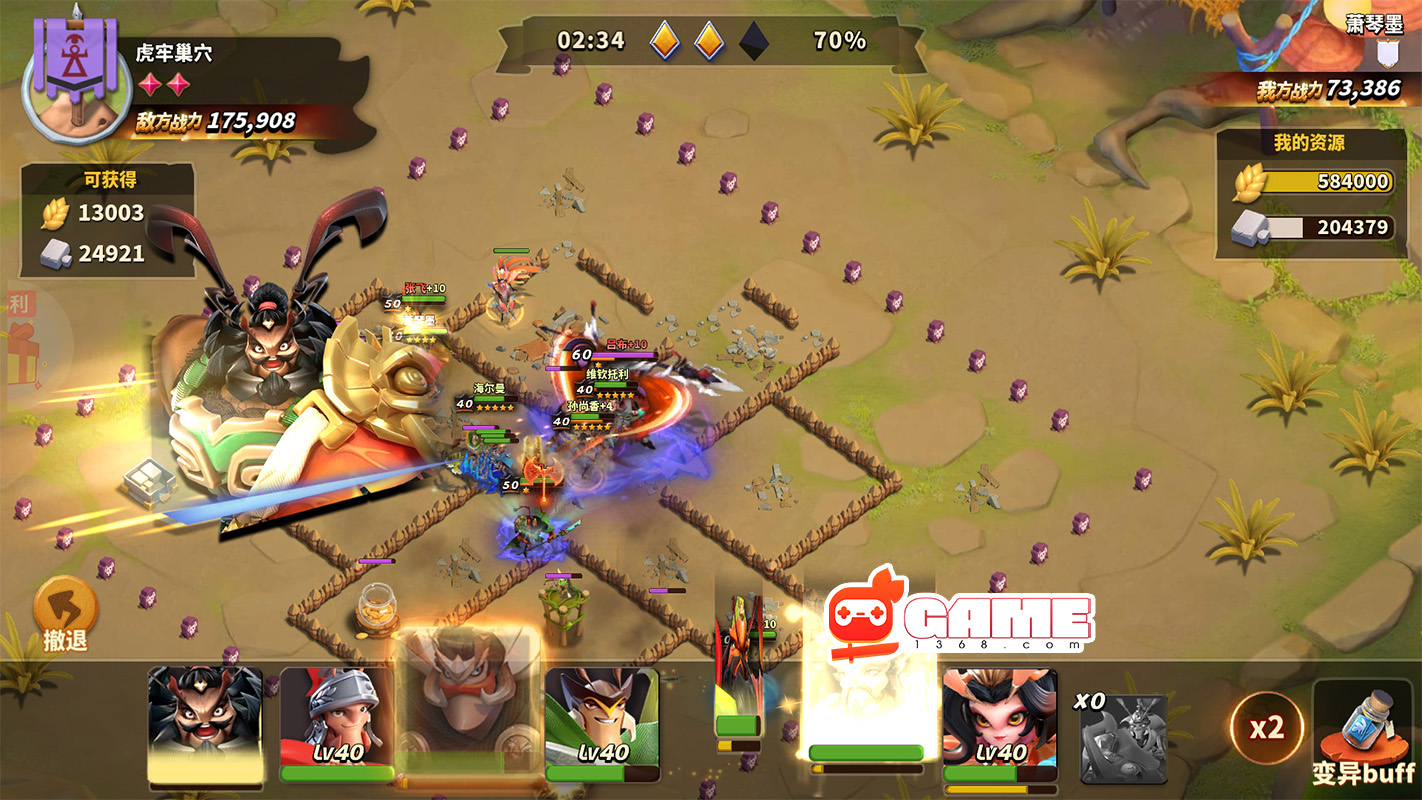Click the GAME 1368.com watermark logo

960,619
